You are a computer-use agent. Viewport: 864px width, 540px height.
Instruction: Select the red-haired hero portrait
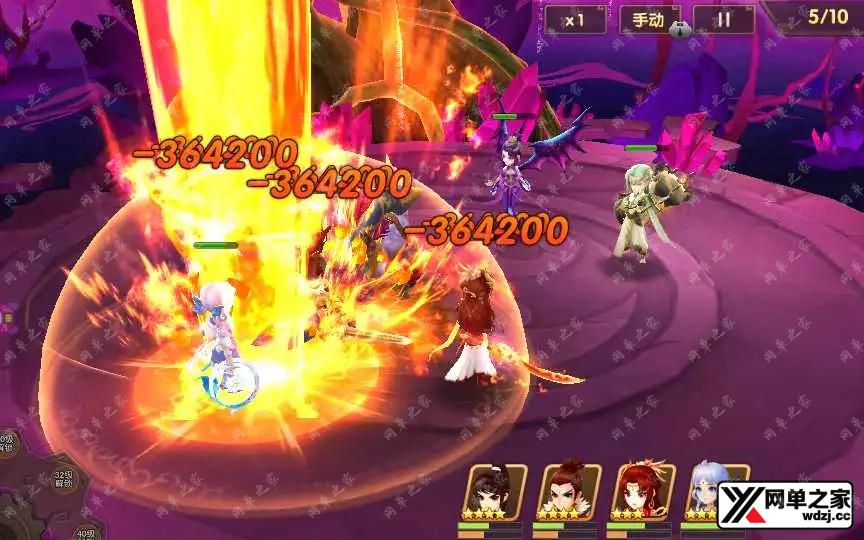(642, 491)
